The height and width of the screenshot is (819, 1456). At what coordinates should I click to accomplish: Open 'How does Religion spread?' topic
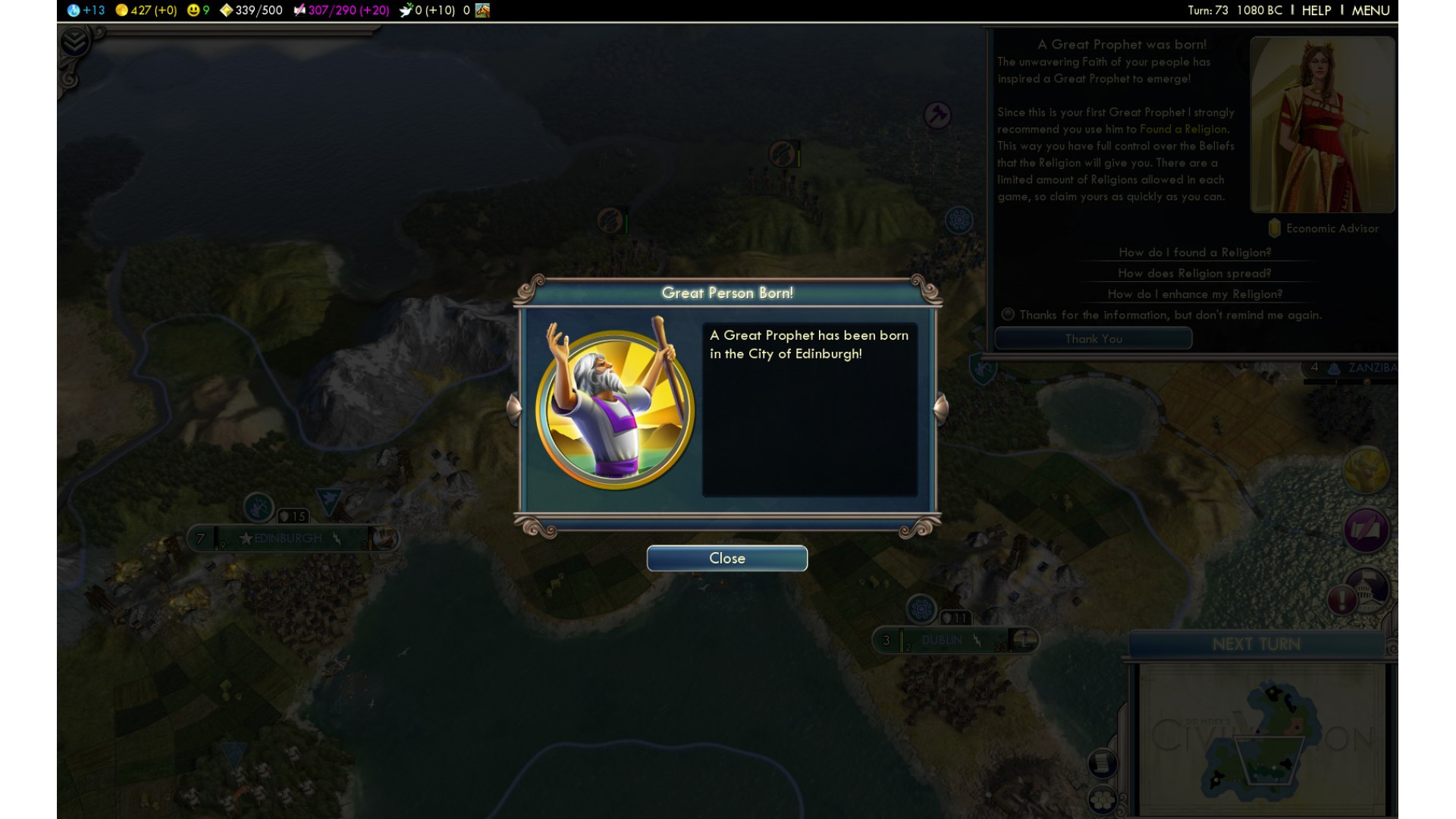coord(1194,273)
